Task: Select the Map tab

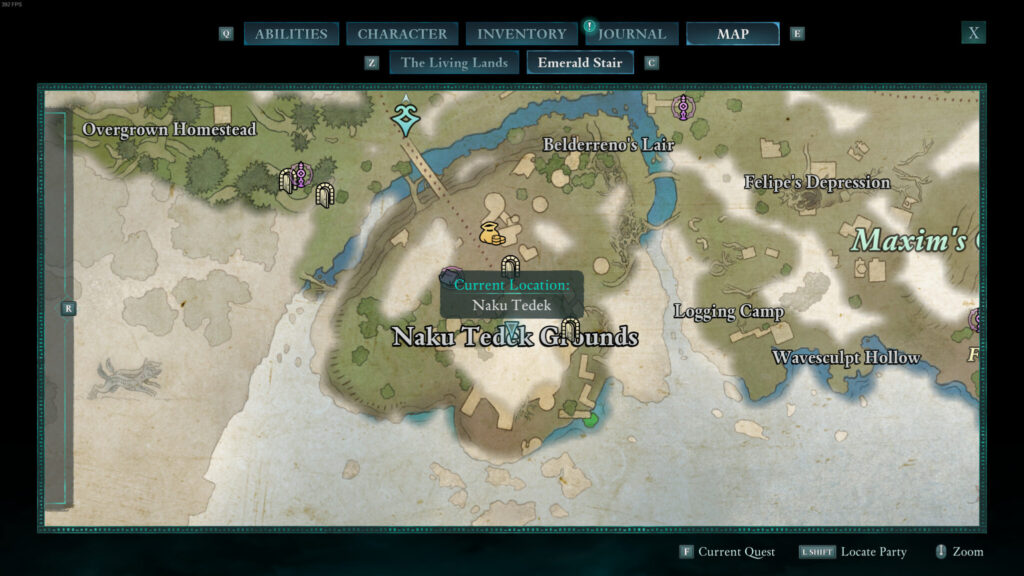Action: (x=732, y=34)
